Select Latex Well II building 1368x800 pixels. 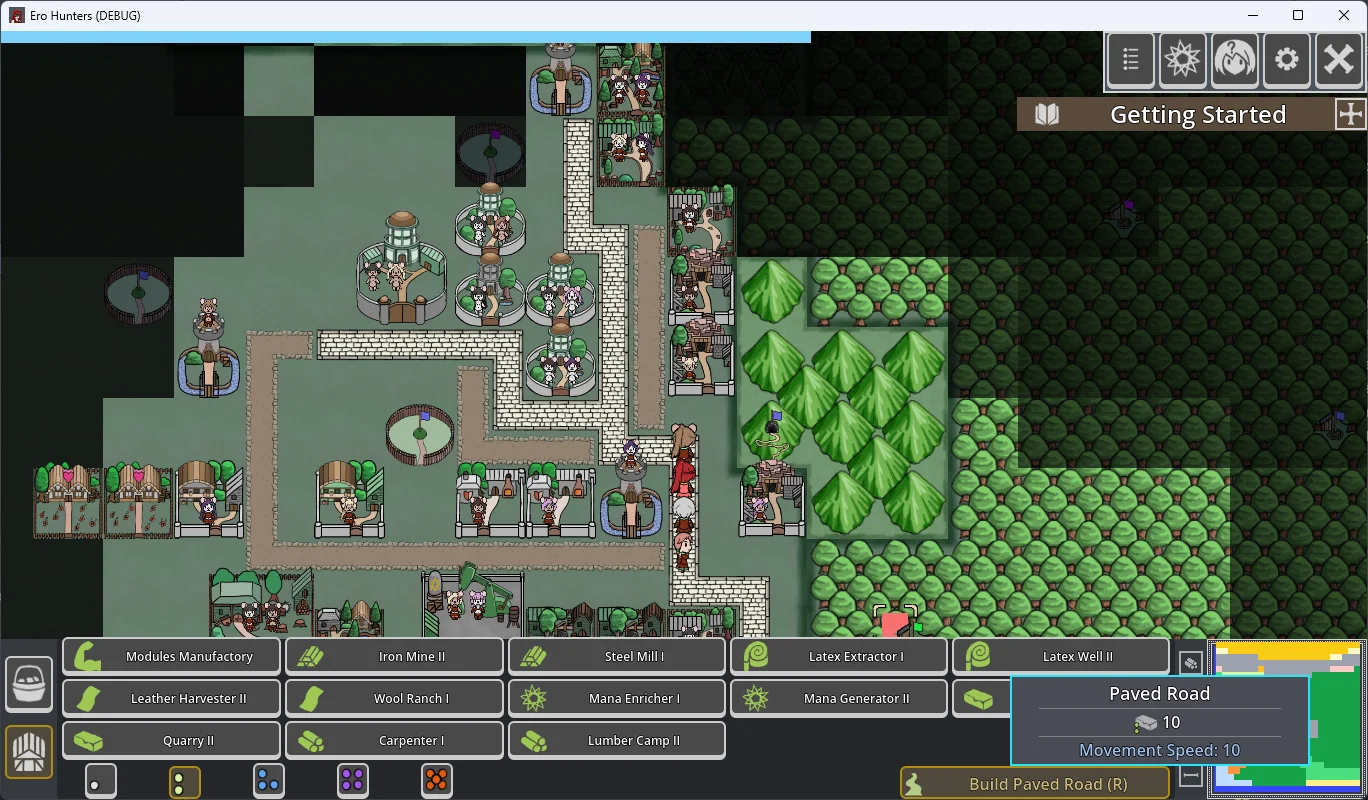tap(1061, 657)
